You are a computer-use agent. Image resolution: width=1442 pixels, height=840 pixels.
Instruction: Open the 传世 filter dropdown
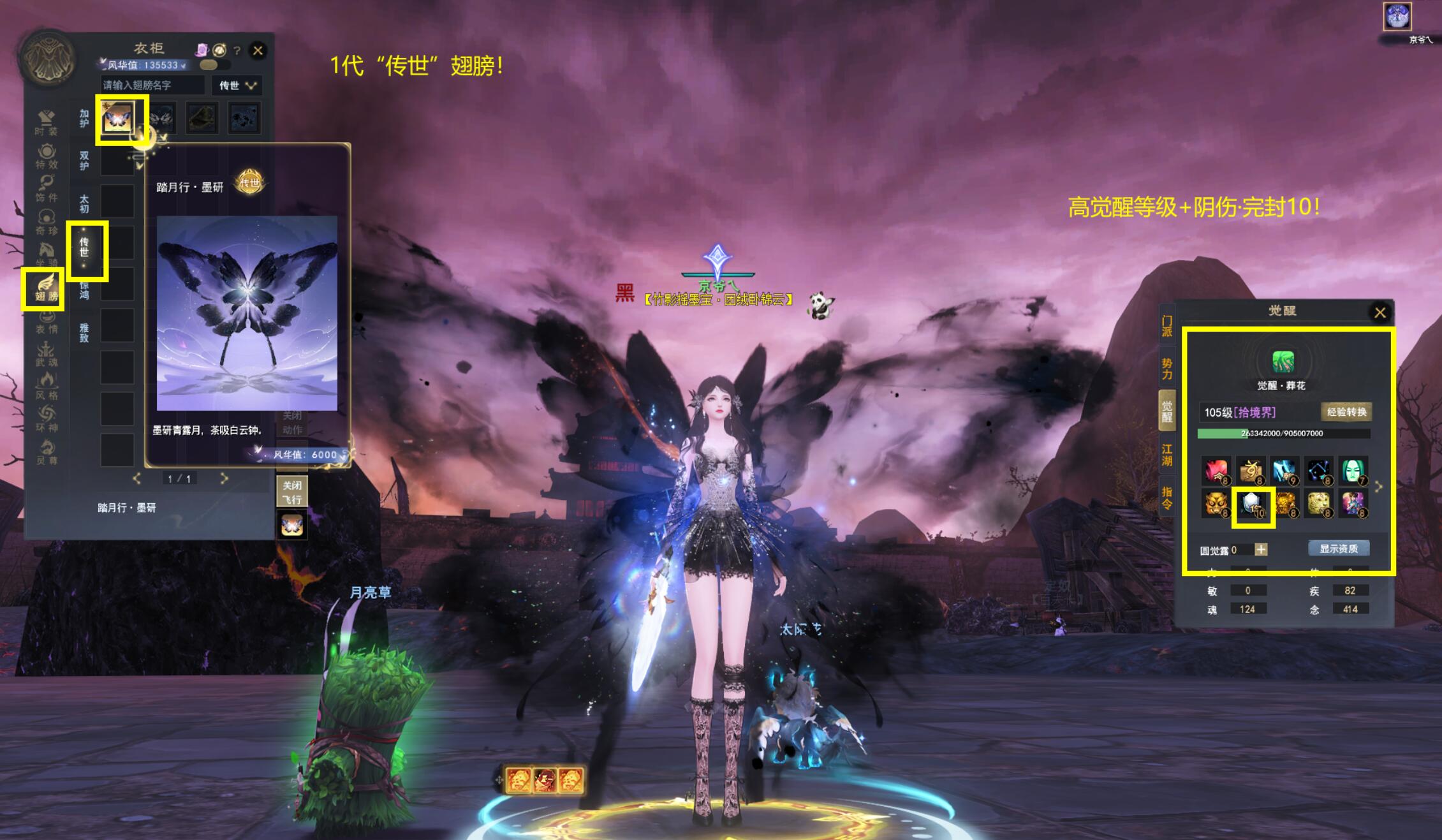click(x=237, y=85)
